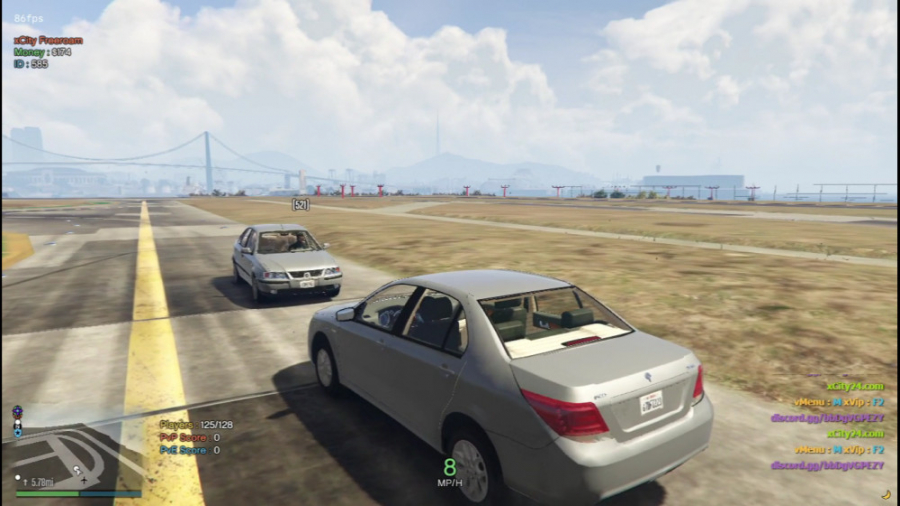This screenshot has width=900, height=506.
Task: Select the purple gem icon above the minimap
Action: tap(17, 411)
